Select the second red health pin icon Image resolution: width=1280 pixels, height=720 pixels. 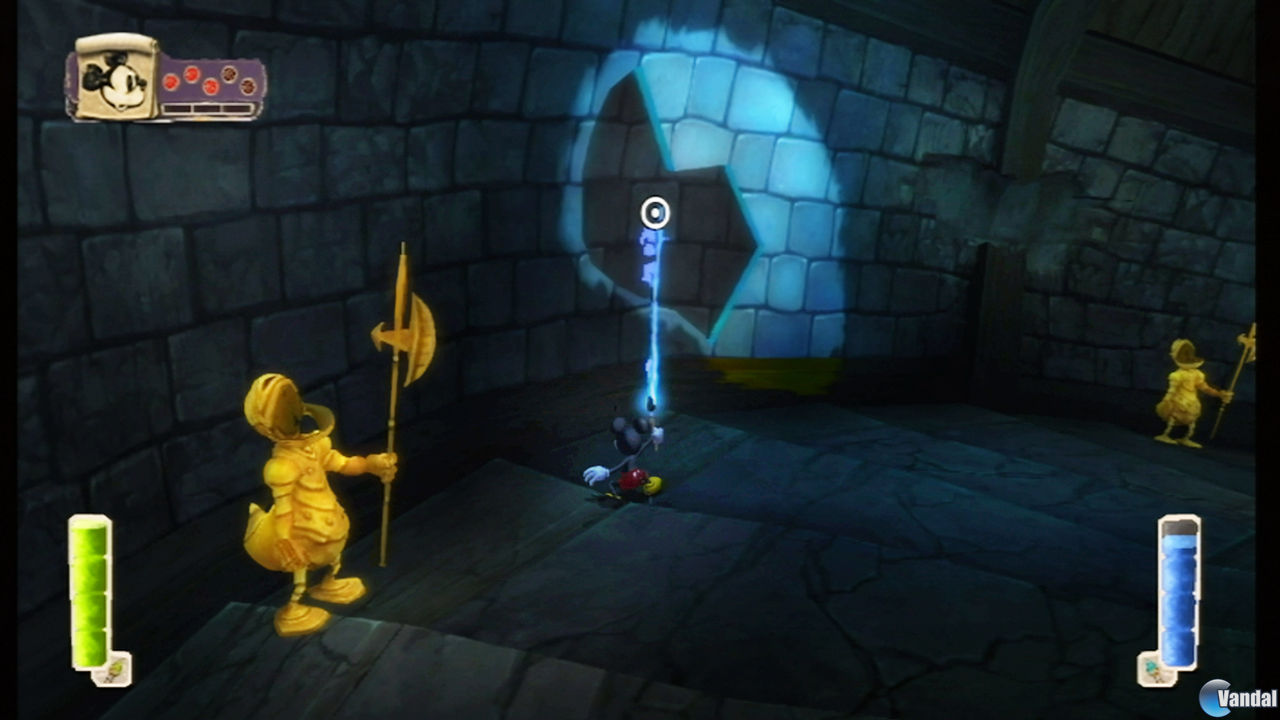coord(190,74)
